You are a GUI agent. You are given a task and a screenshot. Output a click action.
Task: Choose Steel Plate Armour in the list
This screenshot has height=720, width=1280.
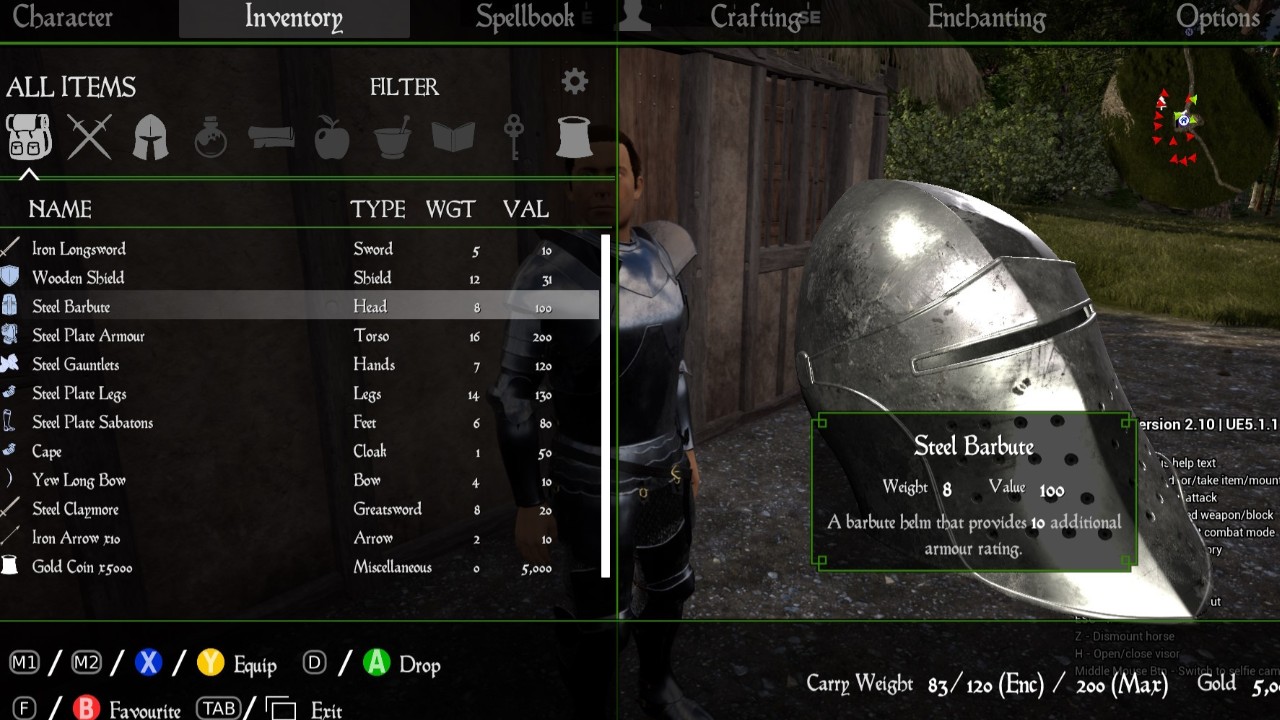click(x=88, y=336)
